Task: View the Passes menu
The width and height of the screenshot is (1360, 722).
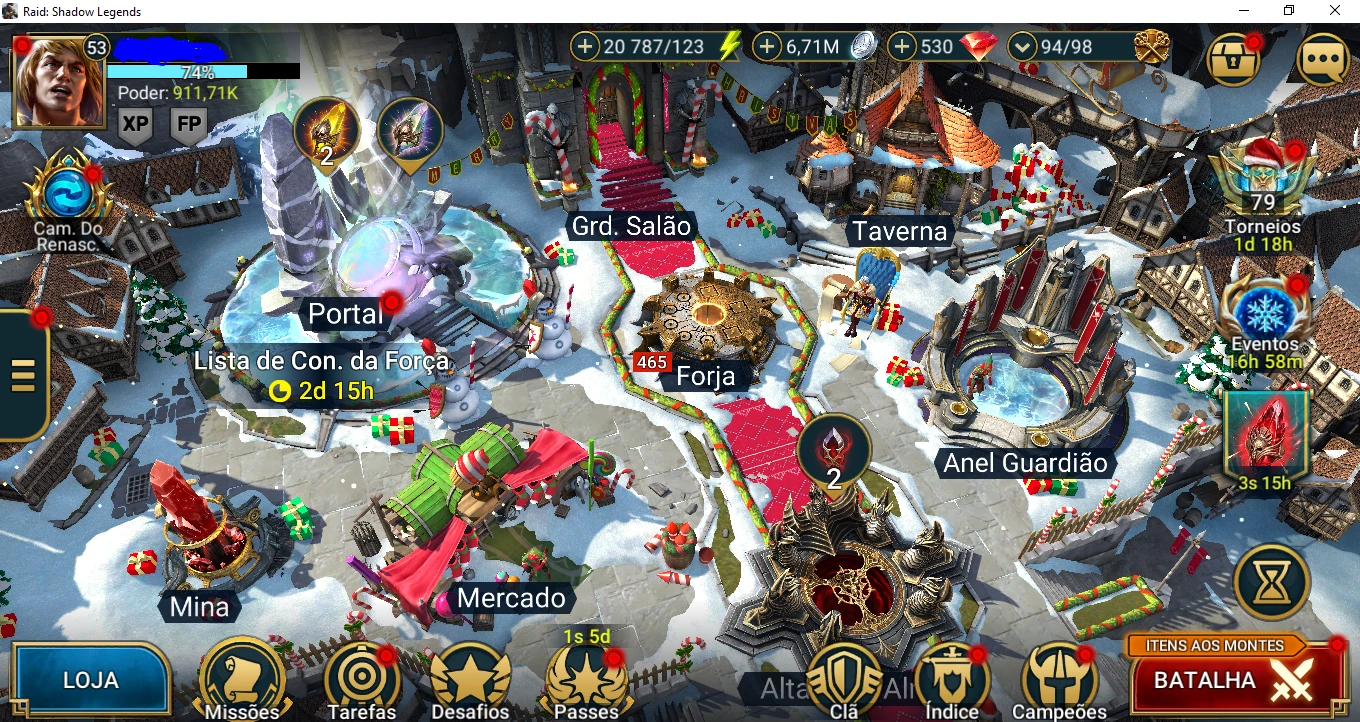Action: (585, 680)
